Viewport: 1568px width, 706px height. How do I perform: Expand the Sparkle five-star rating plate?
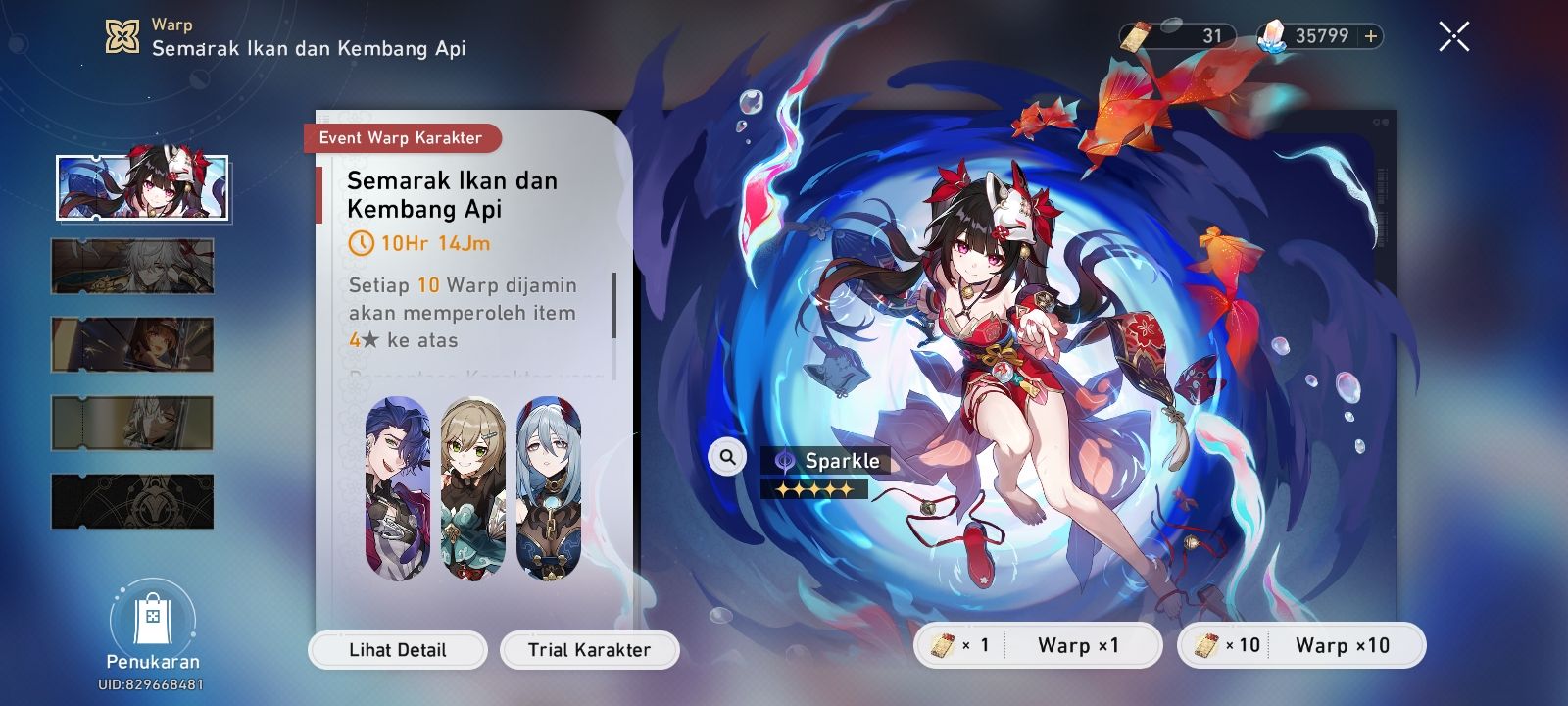(x=815, y=487)
